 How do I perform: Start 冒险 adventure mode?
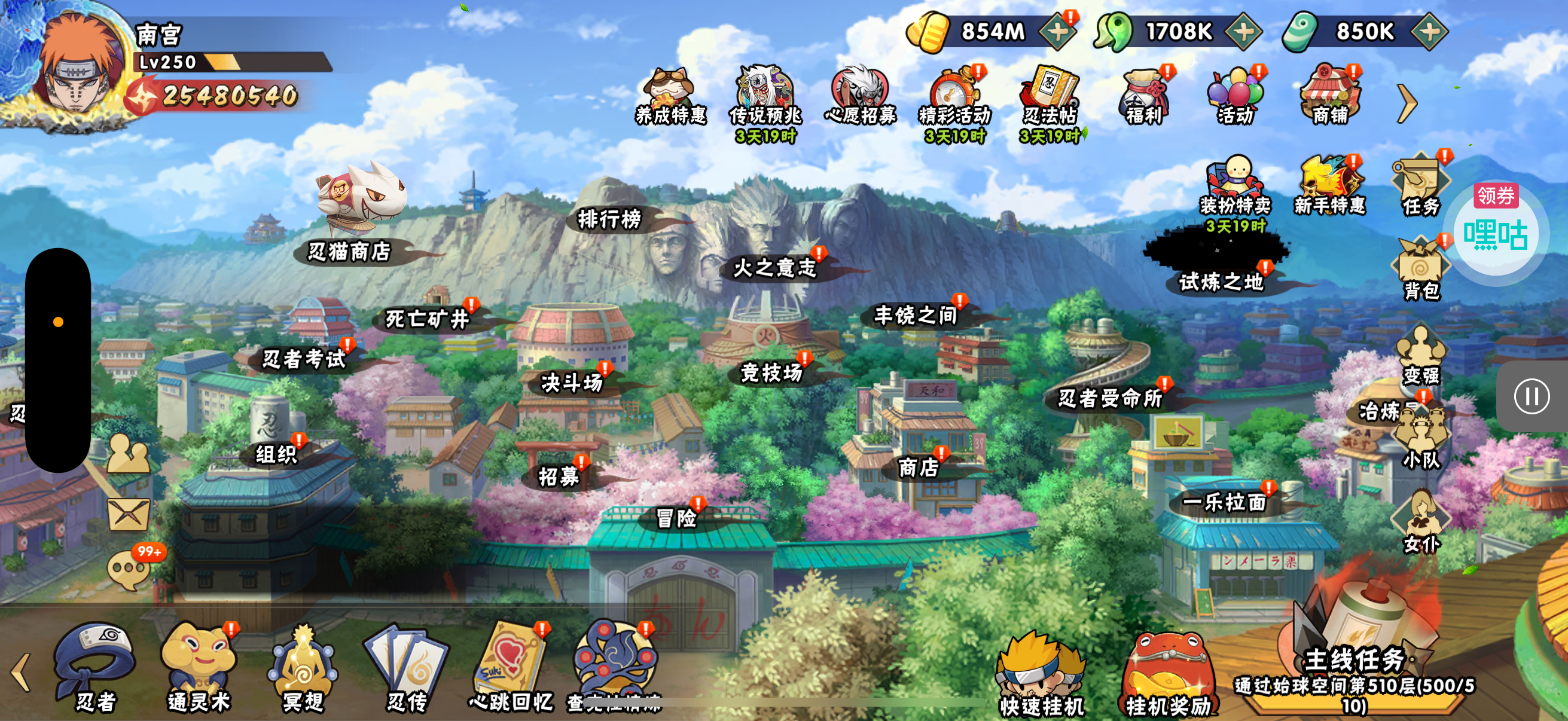click(676, 518)
